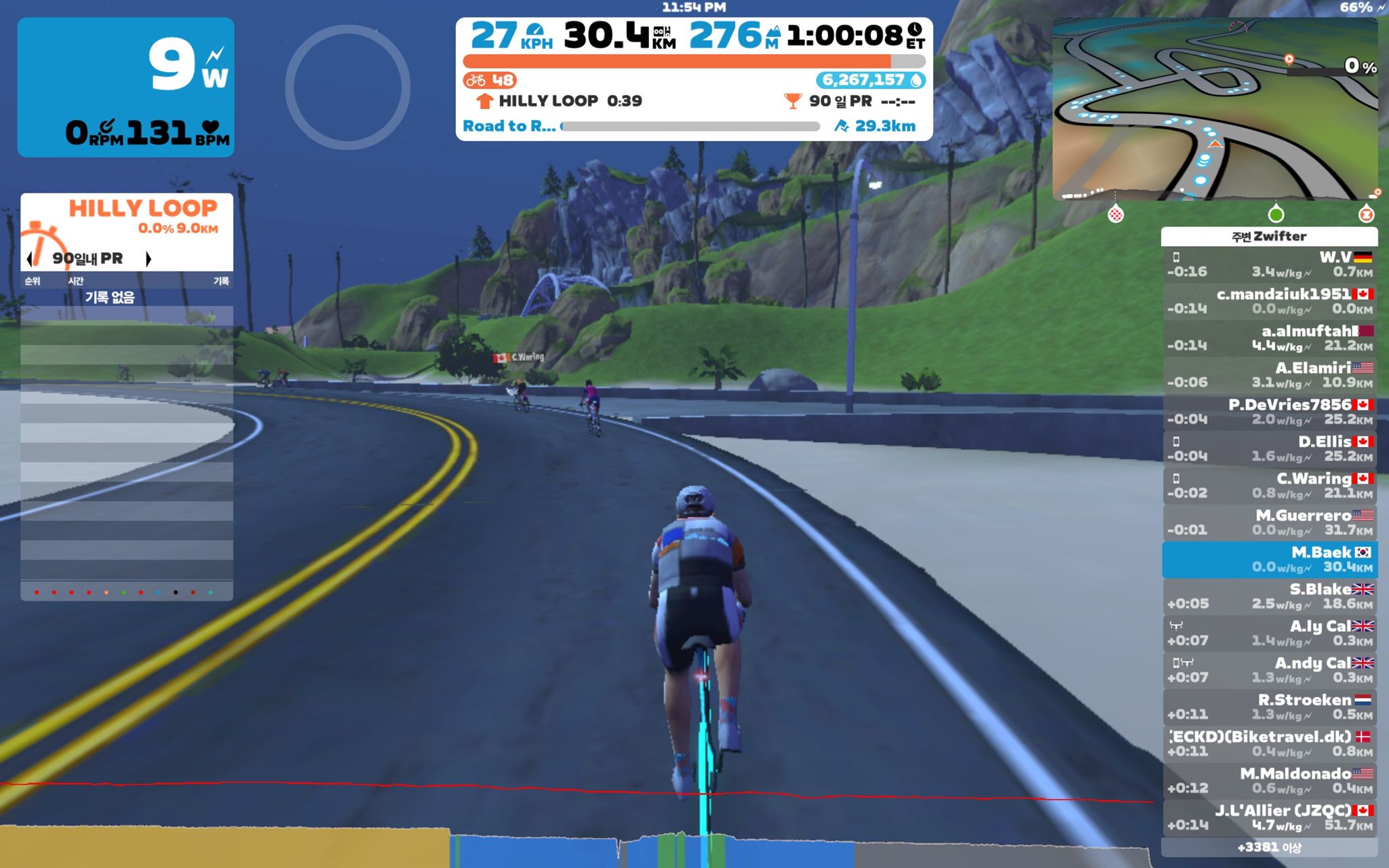Select the 기록 column header
This screenshot has width=1389, height=868.
225,281
